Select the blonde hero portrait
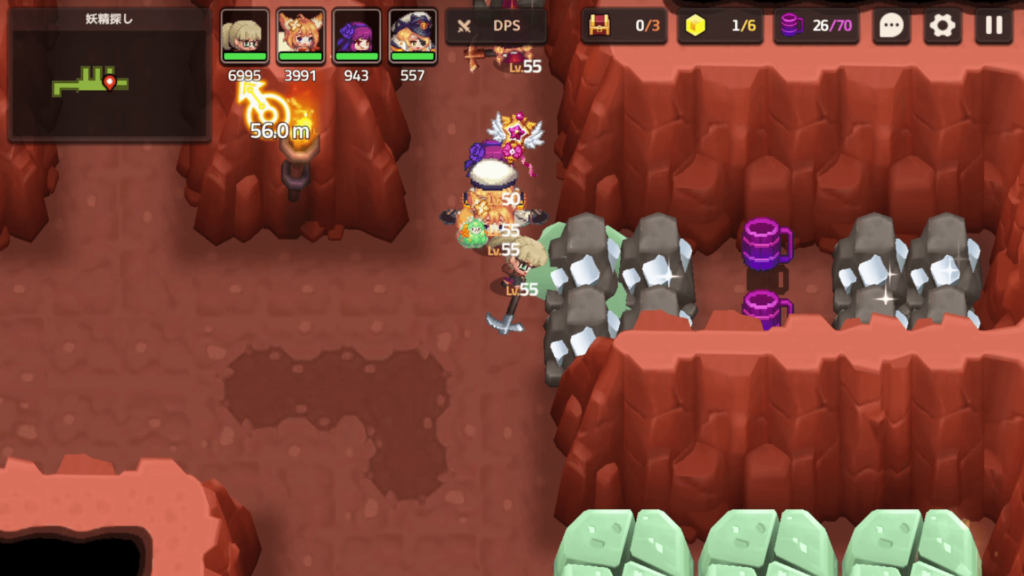 click(244, 37)
